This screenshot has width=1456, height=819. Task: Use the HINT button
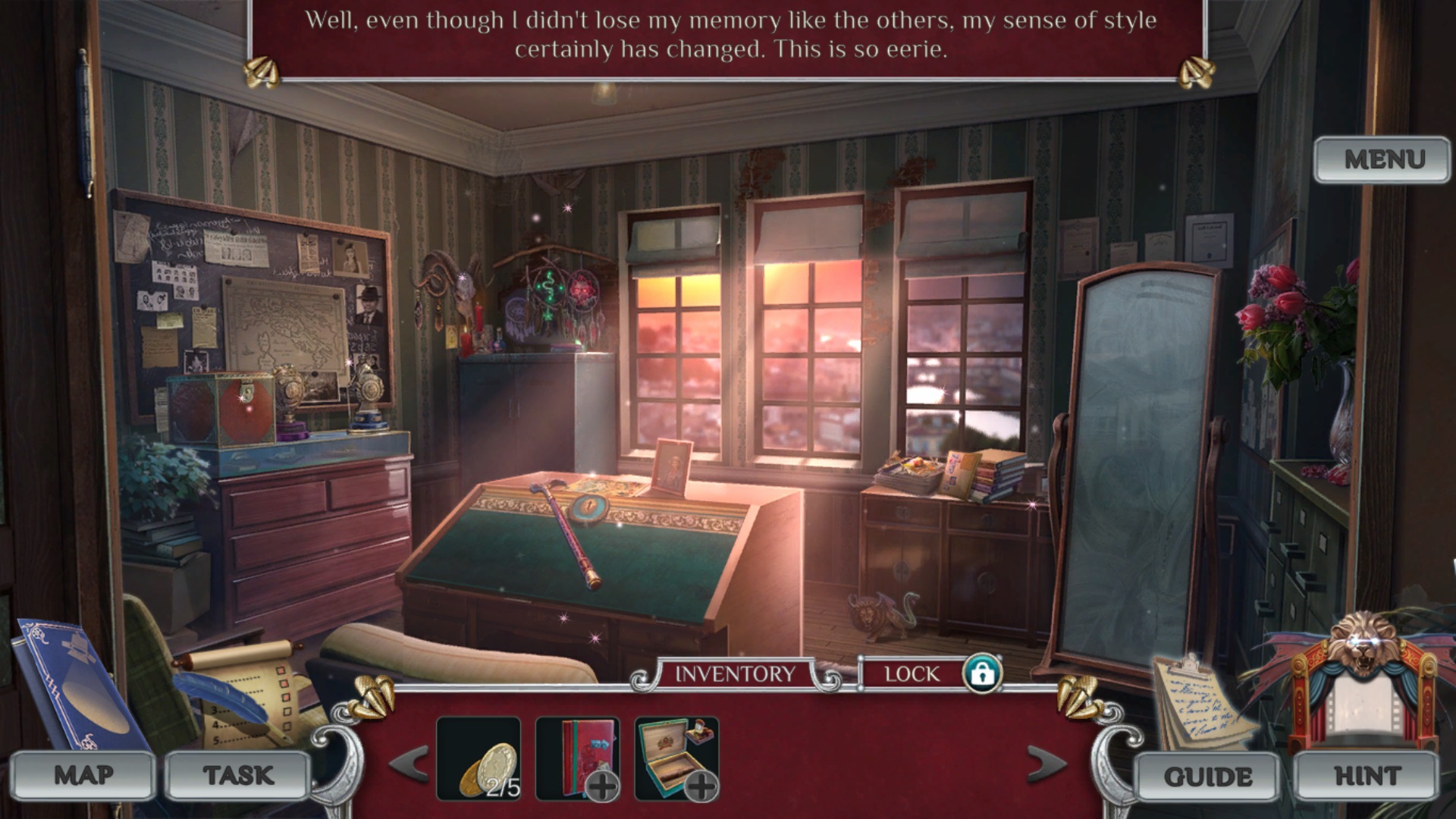pyautogui.click(x=1367, y=777)
